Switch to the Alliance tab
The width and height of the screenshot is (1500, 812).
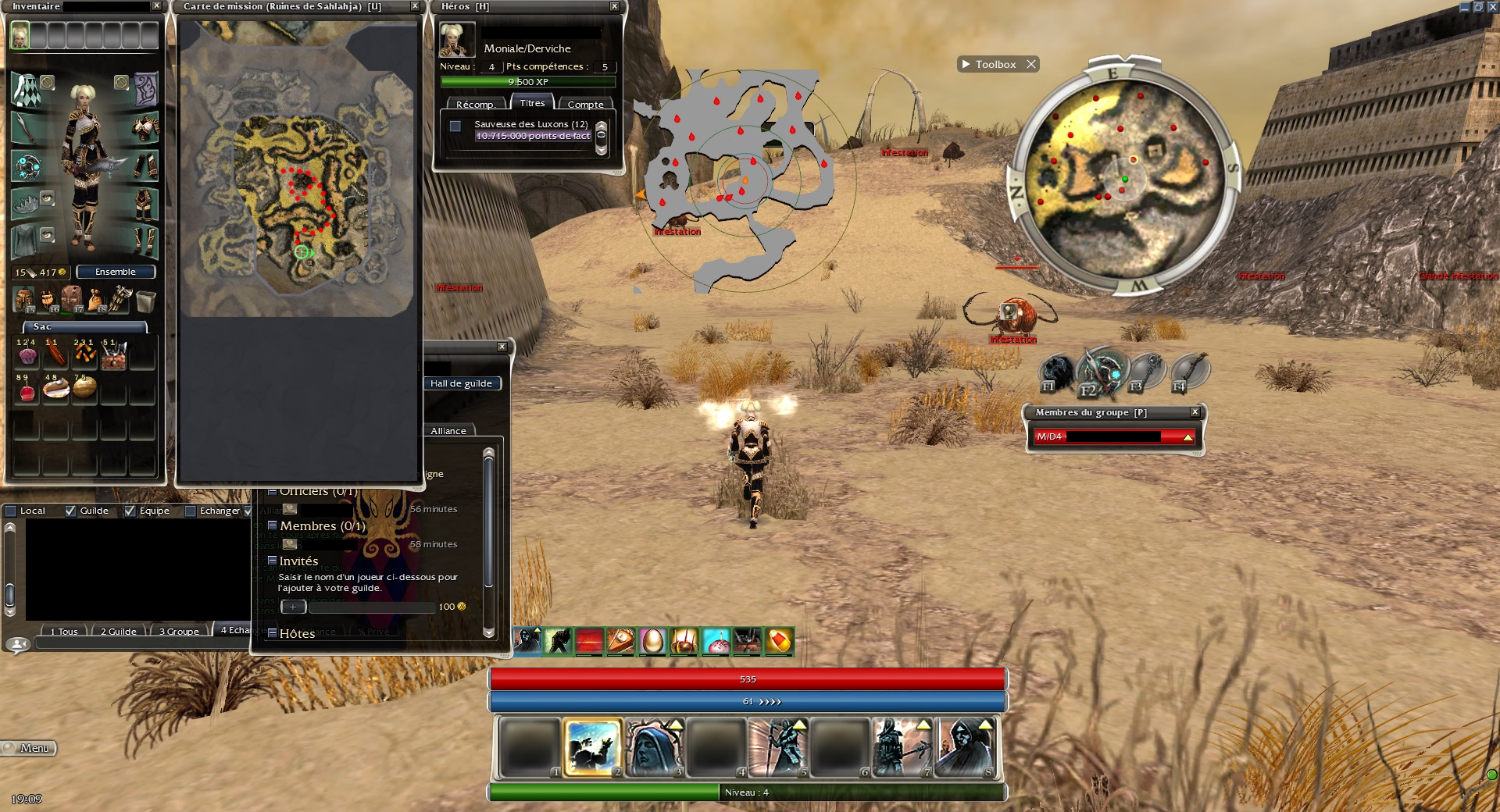tap(448, 431)
